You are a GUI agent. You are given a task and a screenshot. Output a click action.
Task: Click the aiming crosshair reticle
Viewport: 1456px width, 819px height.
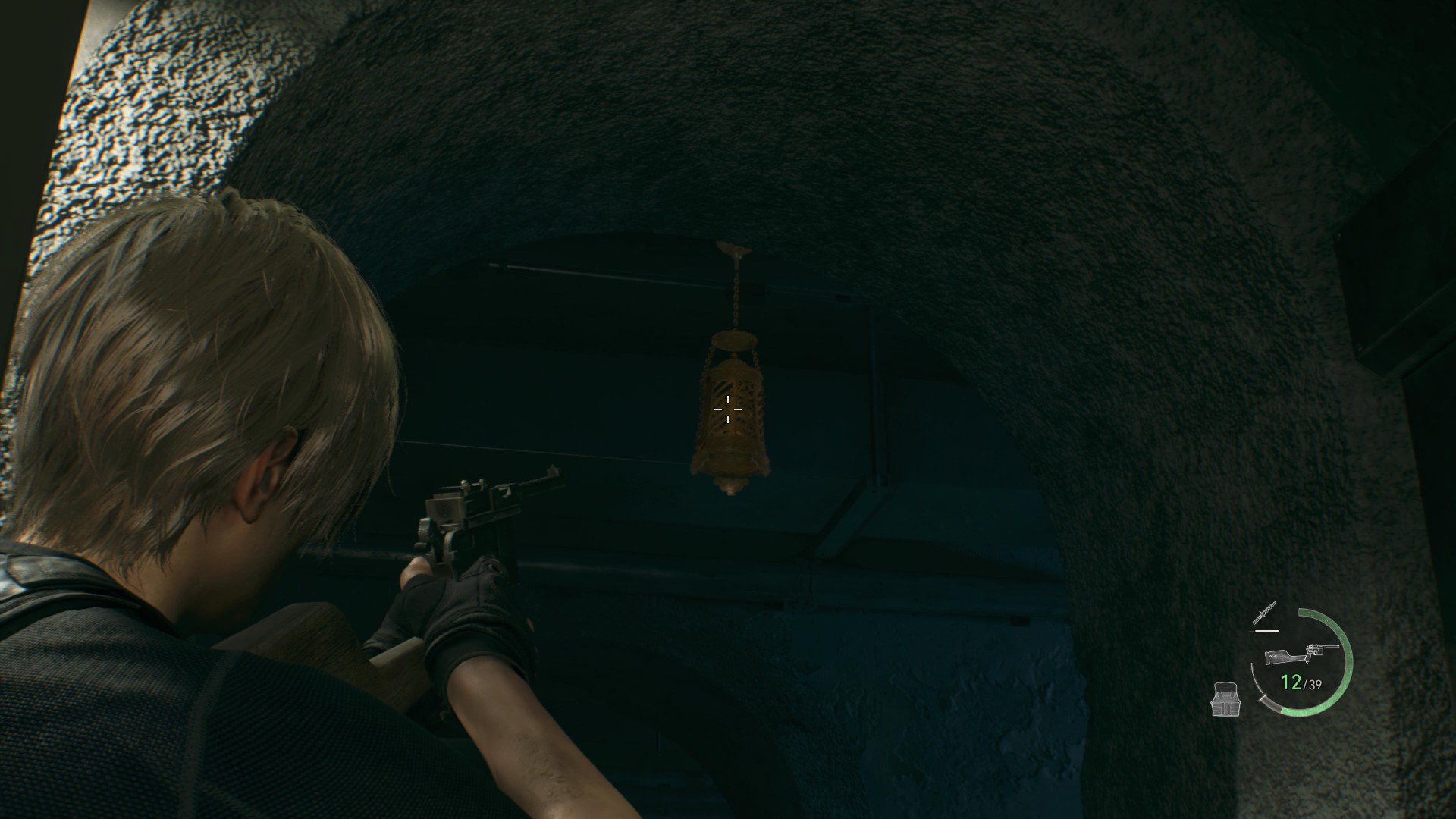729,410
